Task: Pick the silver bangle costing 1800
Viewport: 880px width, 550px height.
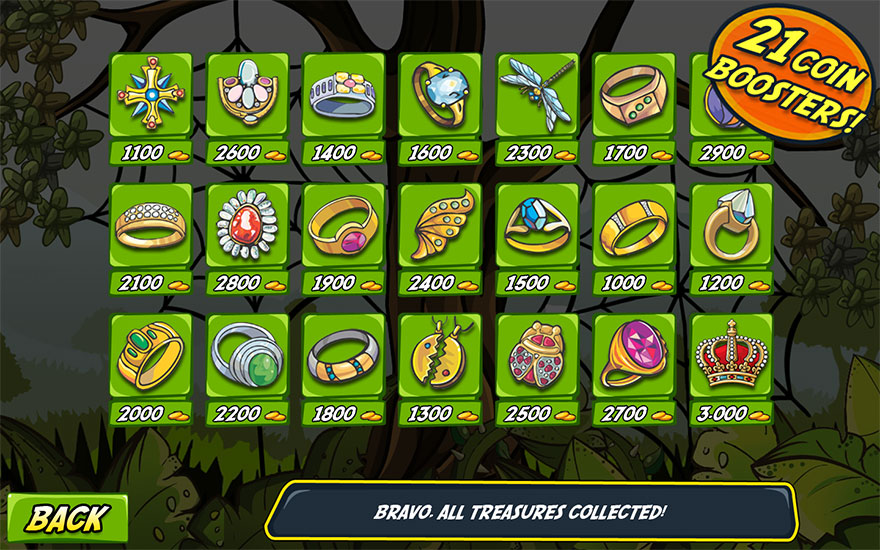Action: pyautogui.click(x=343, y=355)
